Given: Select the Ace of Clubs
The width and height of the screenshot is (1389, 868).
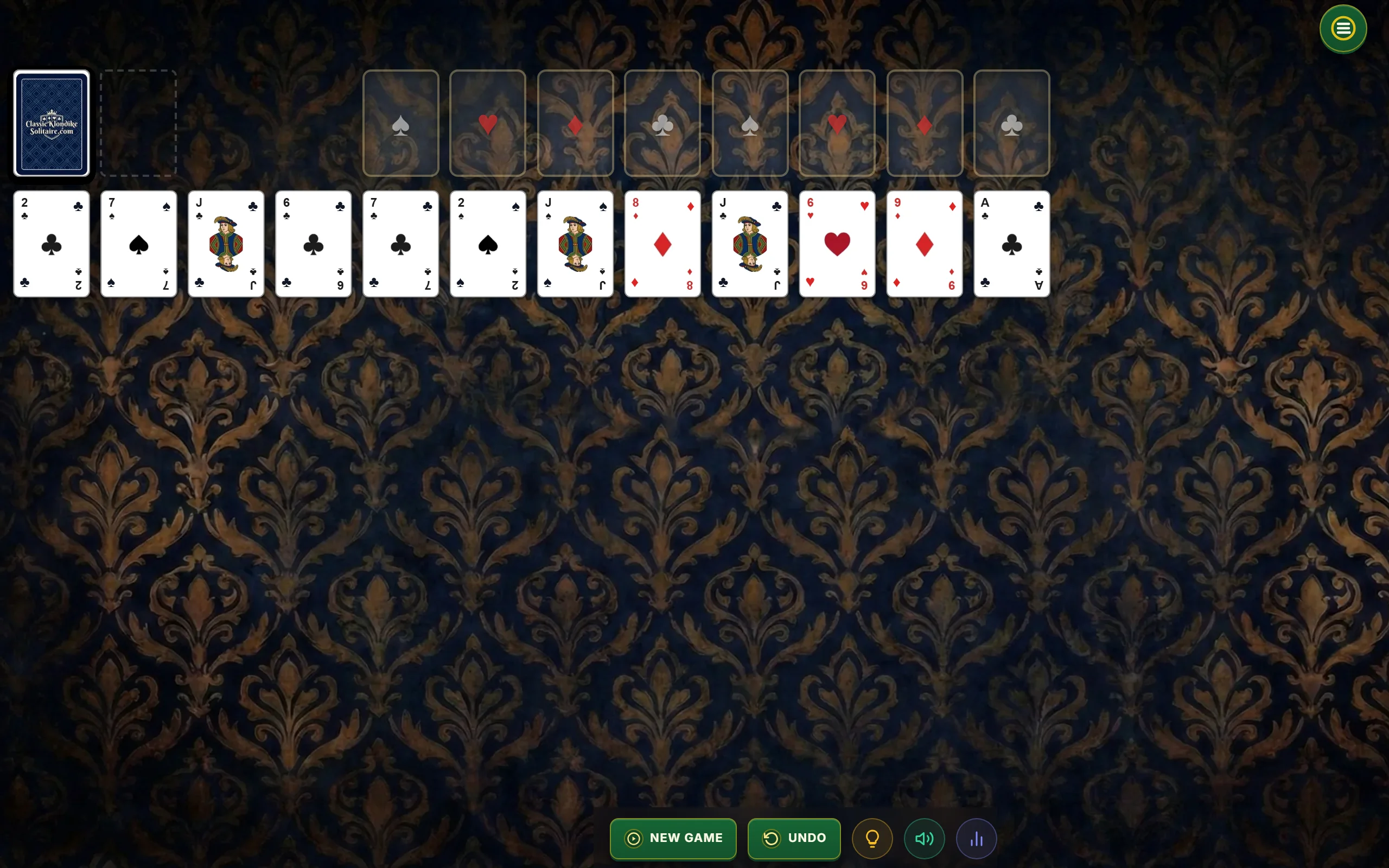Looking at the screenshot, I should [1011, 244].
